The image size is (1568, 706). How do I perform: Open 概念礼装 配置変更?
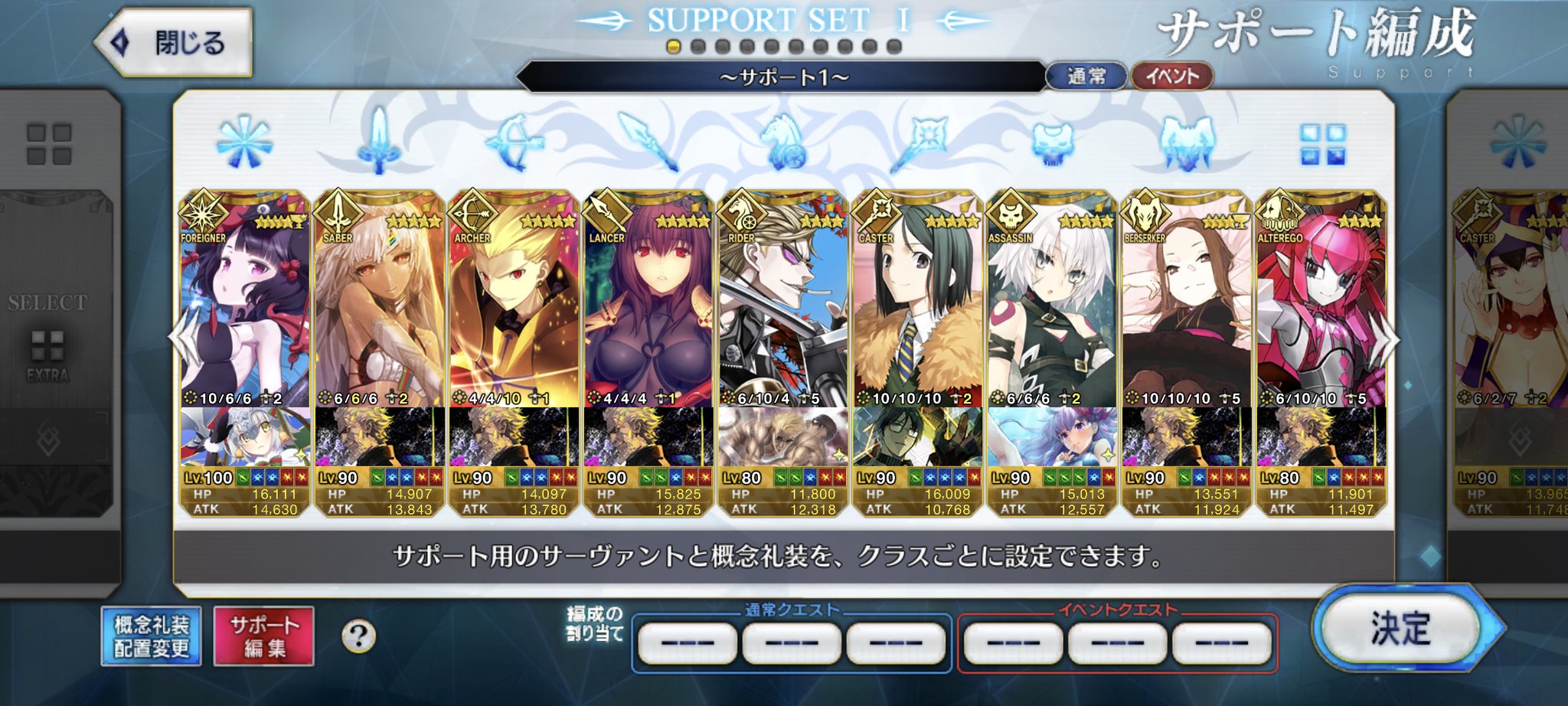[x=151, y=636]
